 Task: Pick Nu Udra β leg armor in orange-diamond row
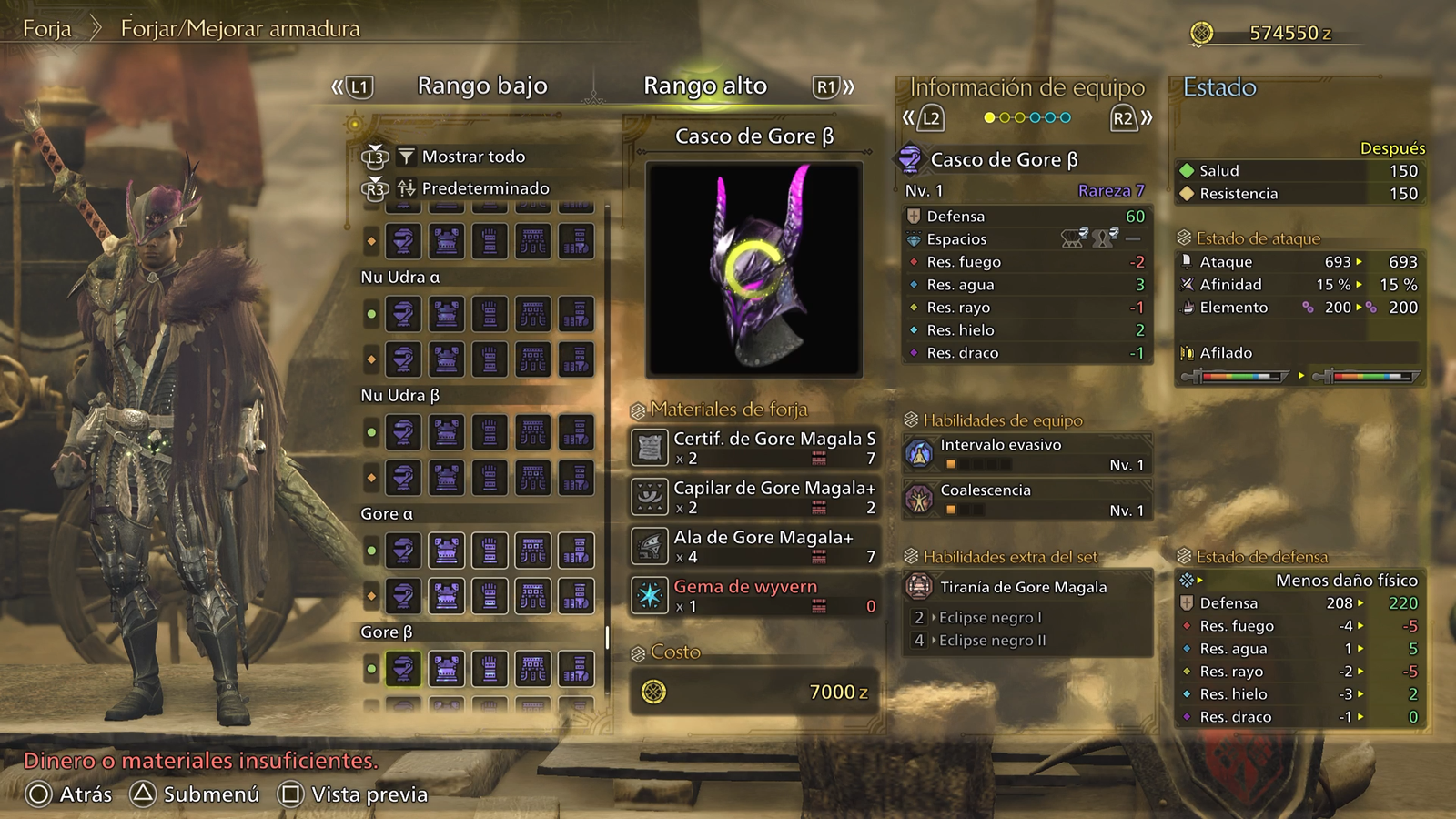pyautogui.click(x=576, y=478)
